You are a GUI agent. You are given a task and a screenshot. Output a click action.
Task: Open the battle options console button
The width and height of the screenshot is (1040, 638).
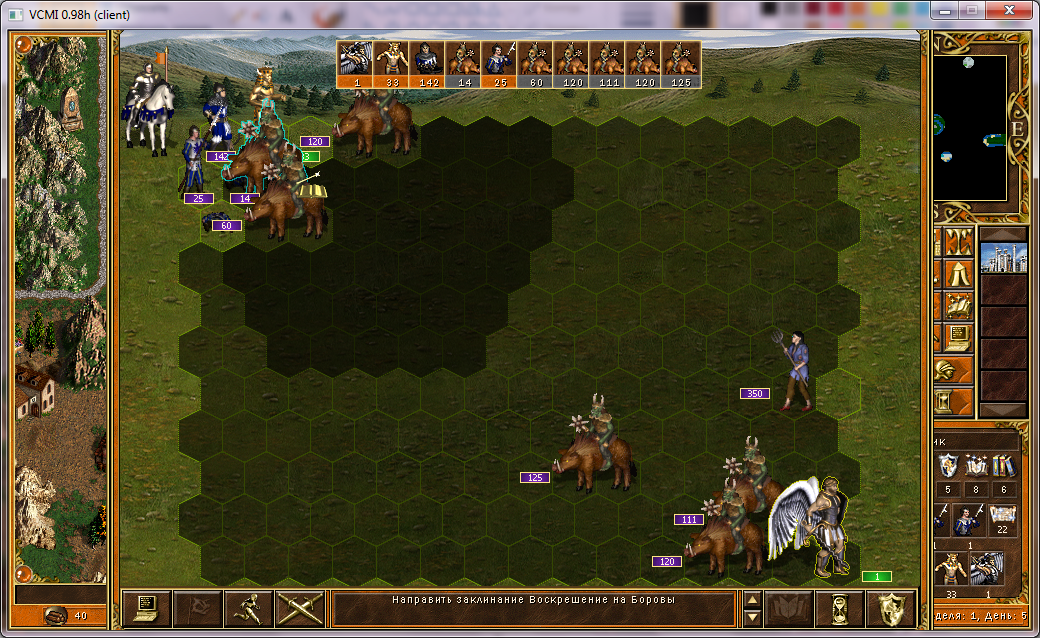(x=146, y=607)
